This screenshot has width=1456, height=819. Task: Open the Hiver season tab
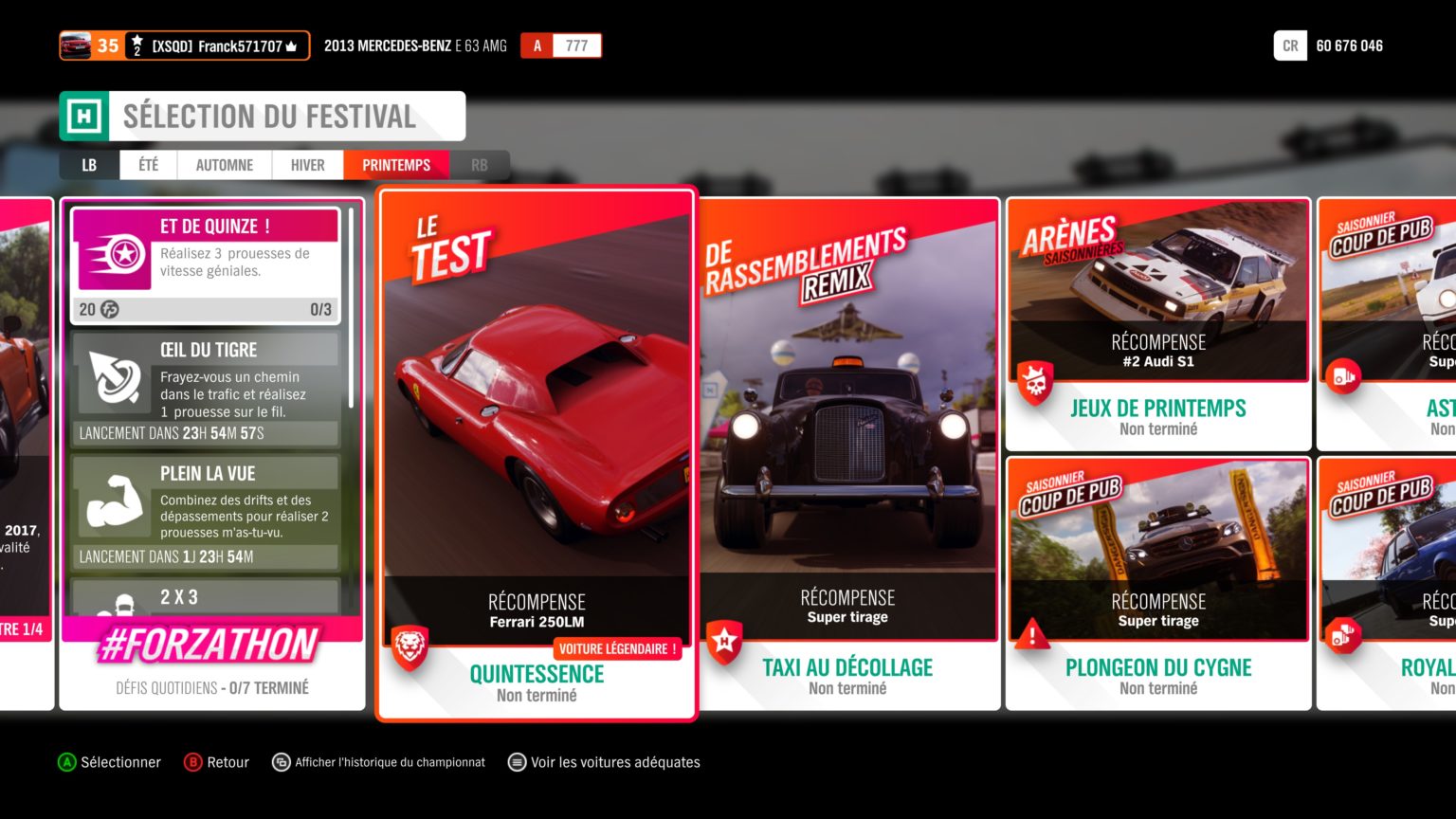[307, 165]
